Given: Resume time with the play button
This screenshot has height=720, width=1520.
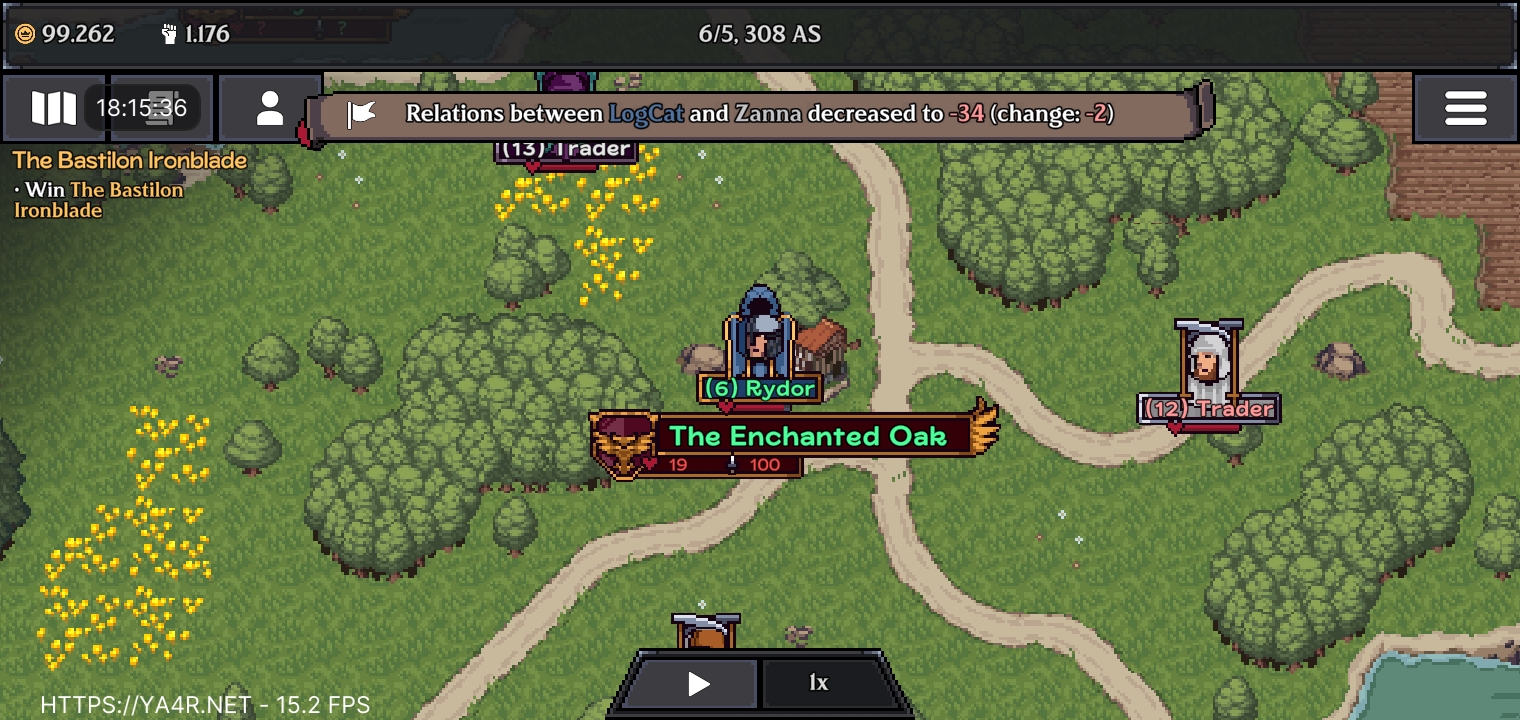Looking at the screenshot, I should click(x=698, y=684).
